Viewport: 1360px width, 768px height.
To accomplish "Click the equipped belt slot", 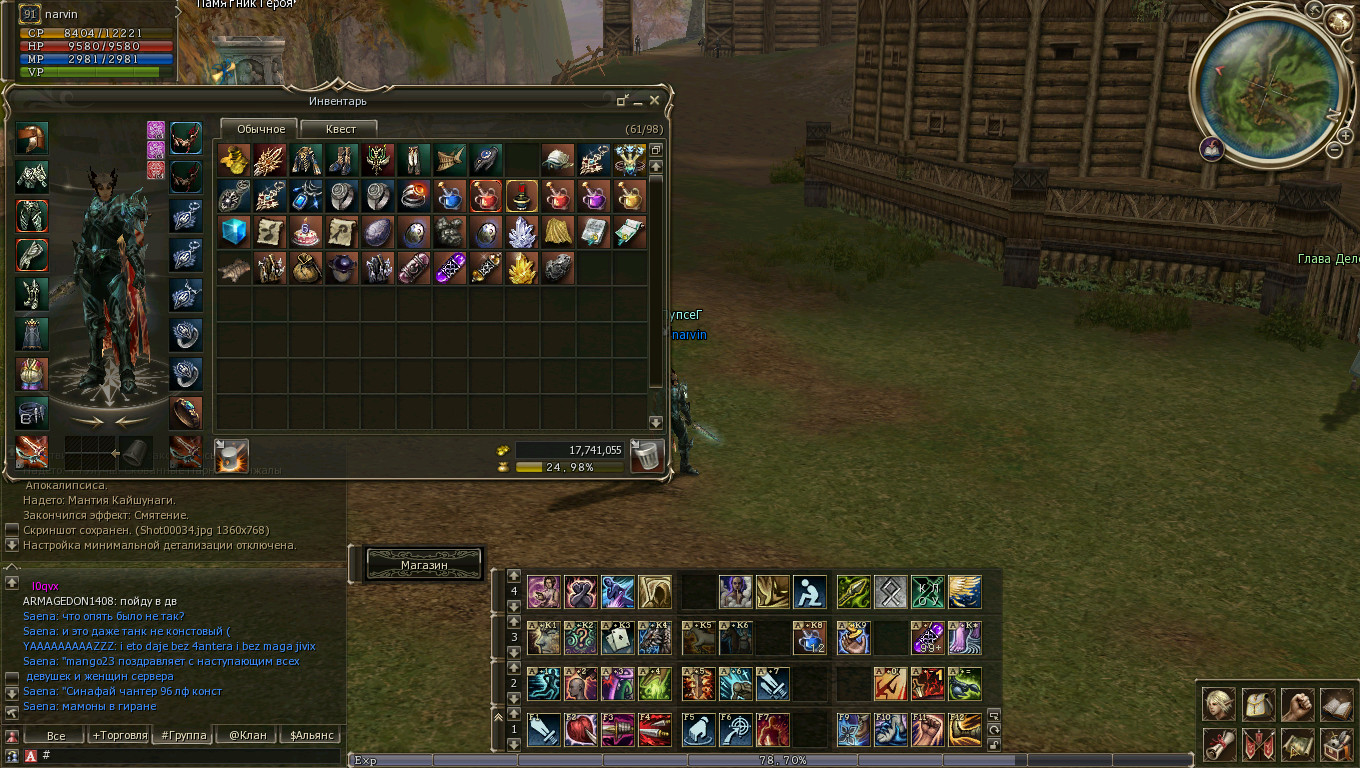I will (x=32, y=412).
